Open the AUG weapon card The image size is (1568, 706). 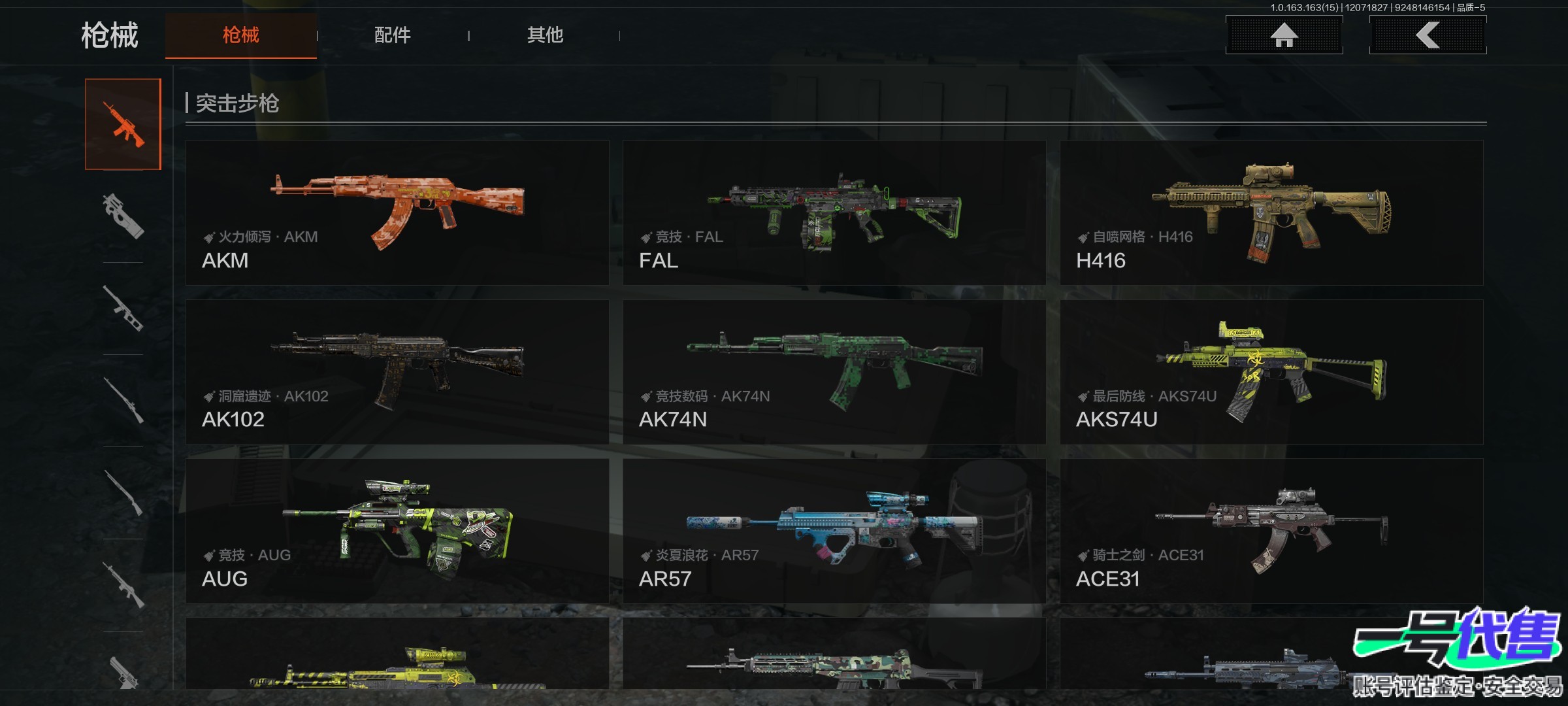point(397,531)
